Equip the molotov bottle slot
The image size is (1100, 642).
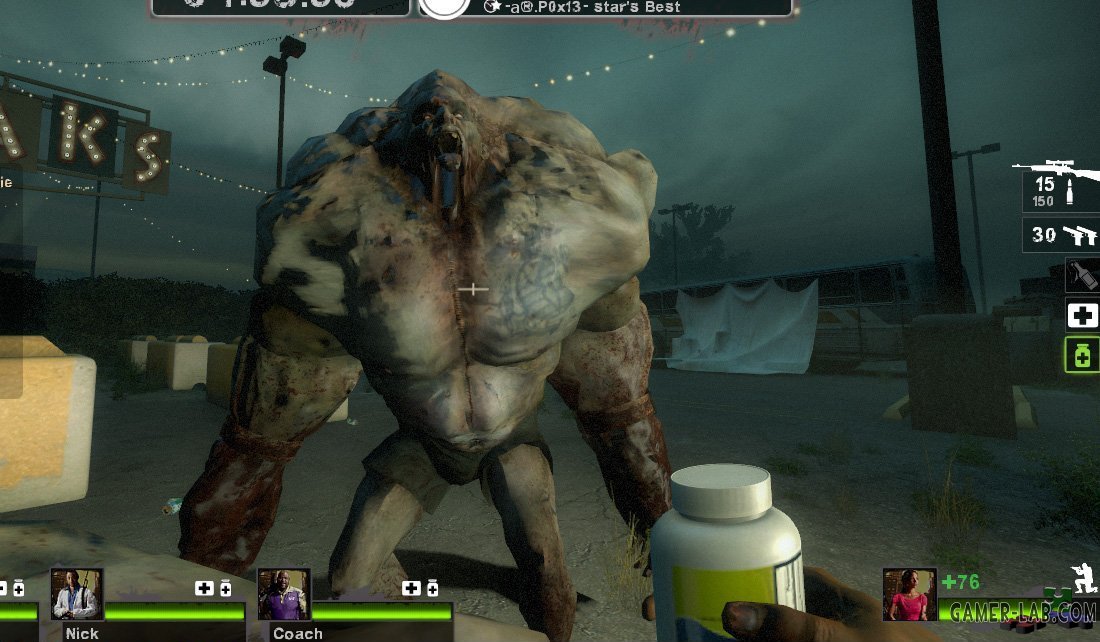[1083, 275]
